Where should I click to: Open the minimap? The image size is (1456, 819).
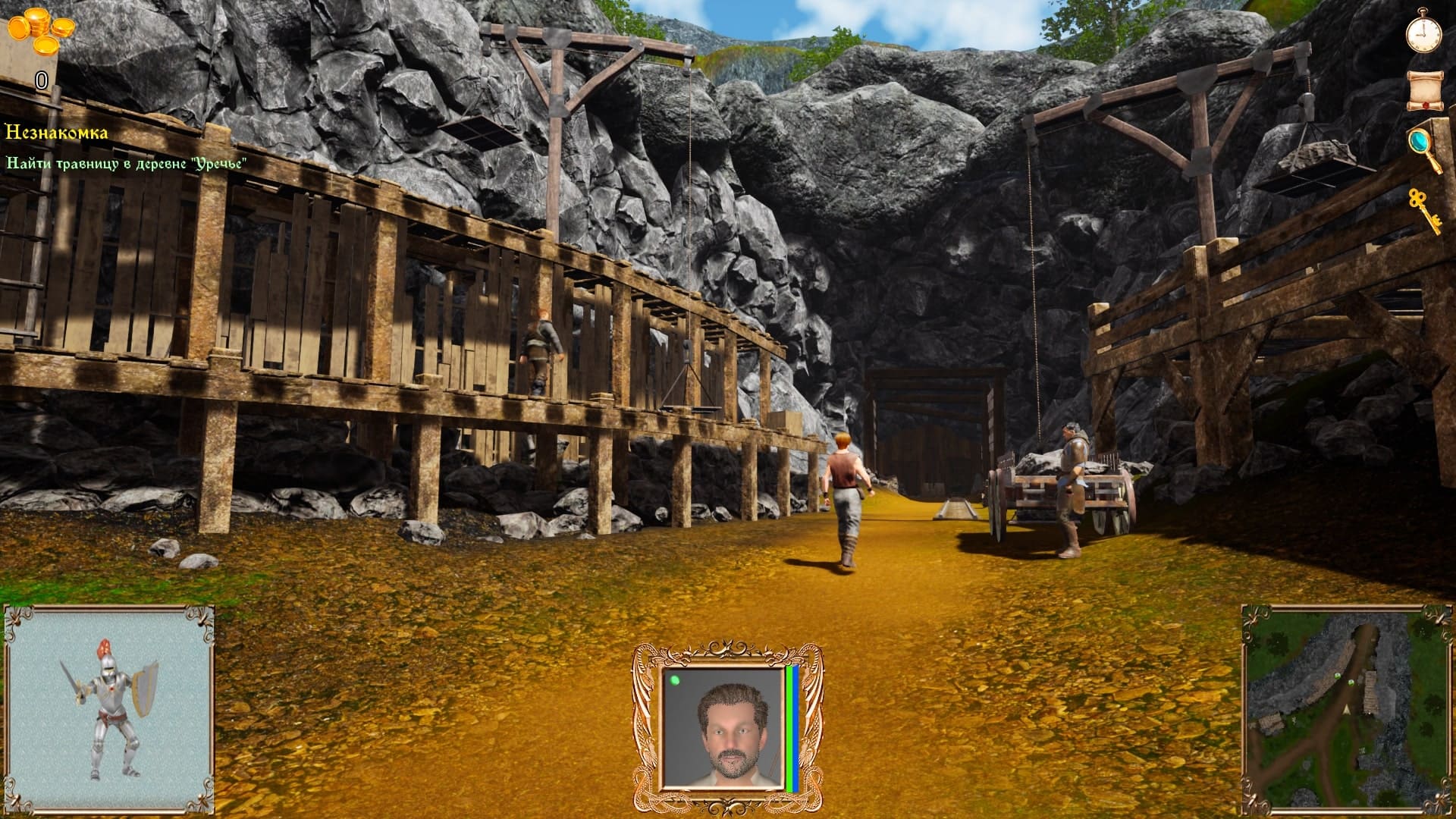1345,708
